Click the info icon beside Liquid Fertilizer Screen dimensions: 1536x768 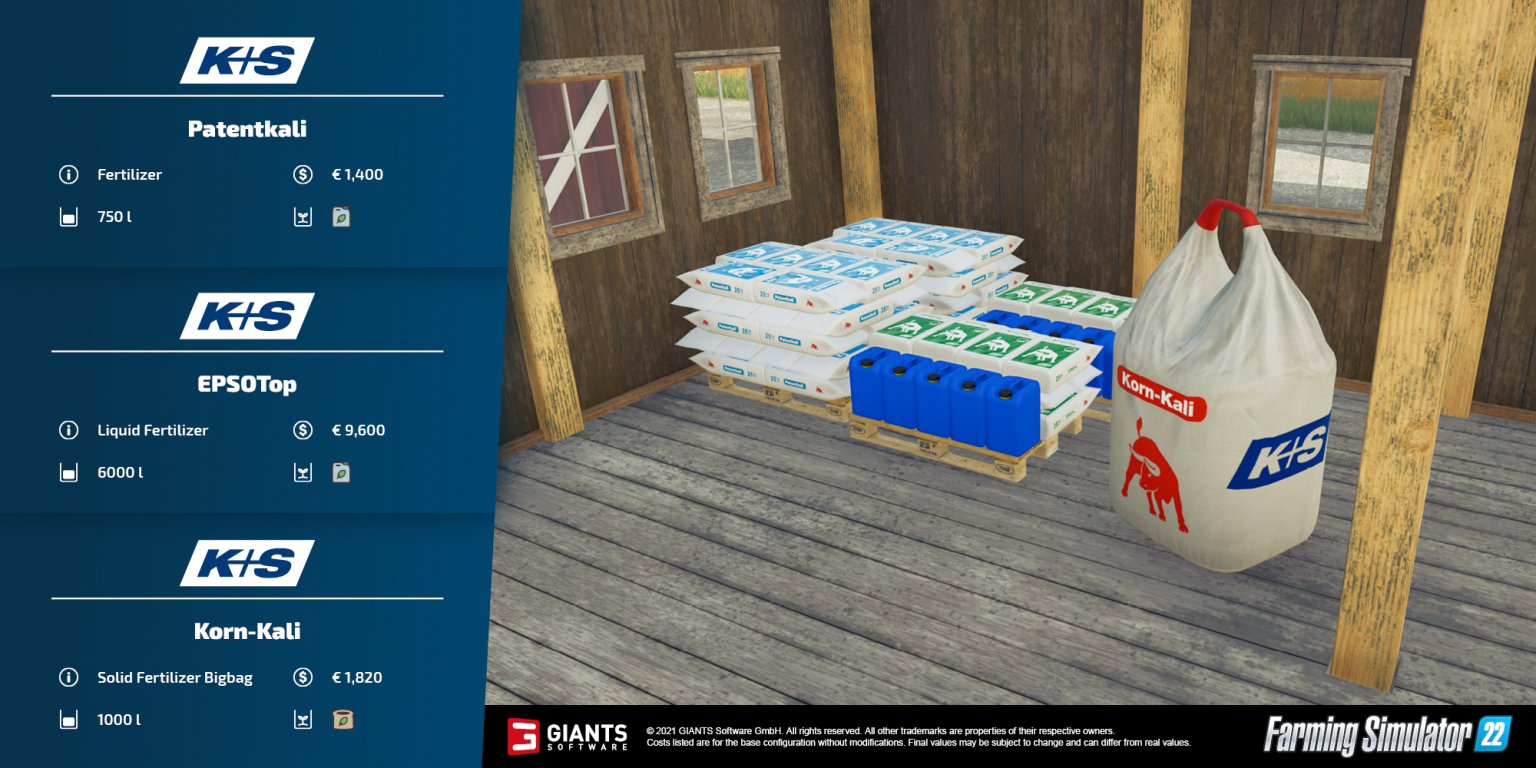[x=68, y=430]
